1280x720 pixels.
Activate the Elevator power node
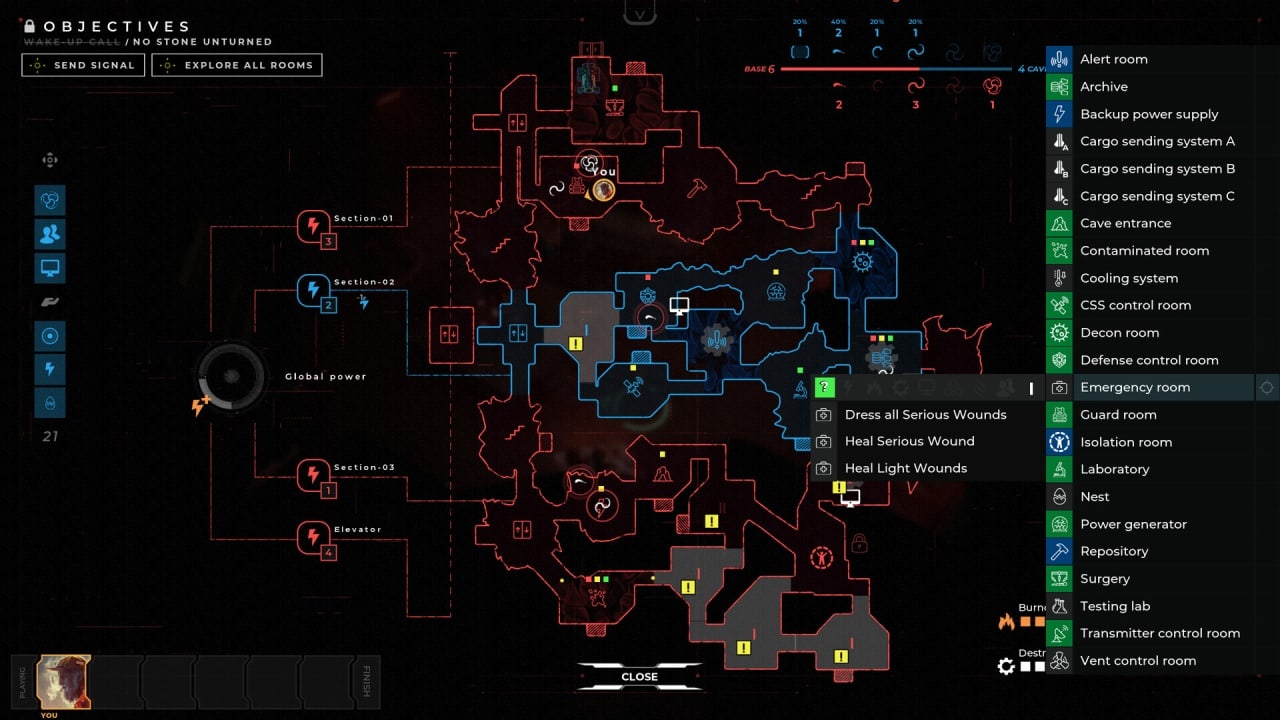coord(313,537)
